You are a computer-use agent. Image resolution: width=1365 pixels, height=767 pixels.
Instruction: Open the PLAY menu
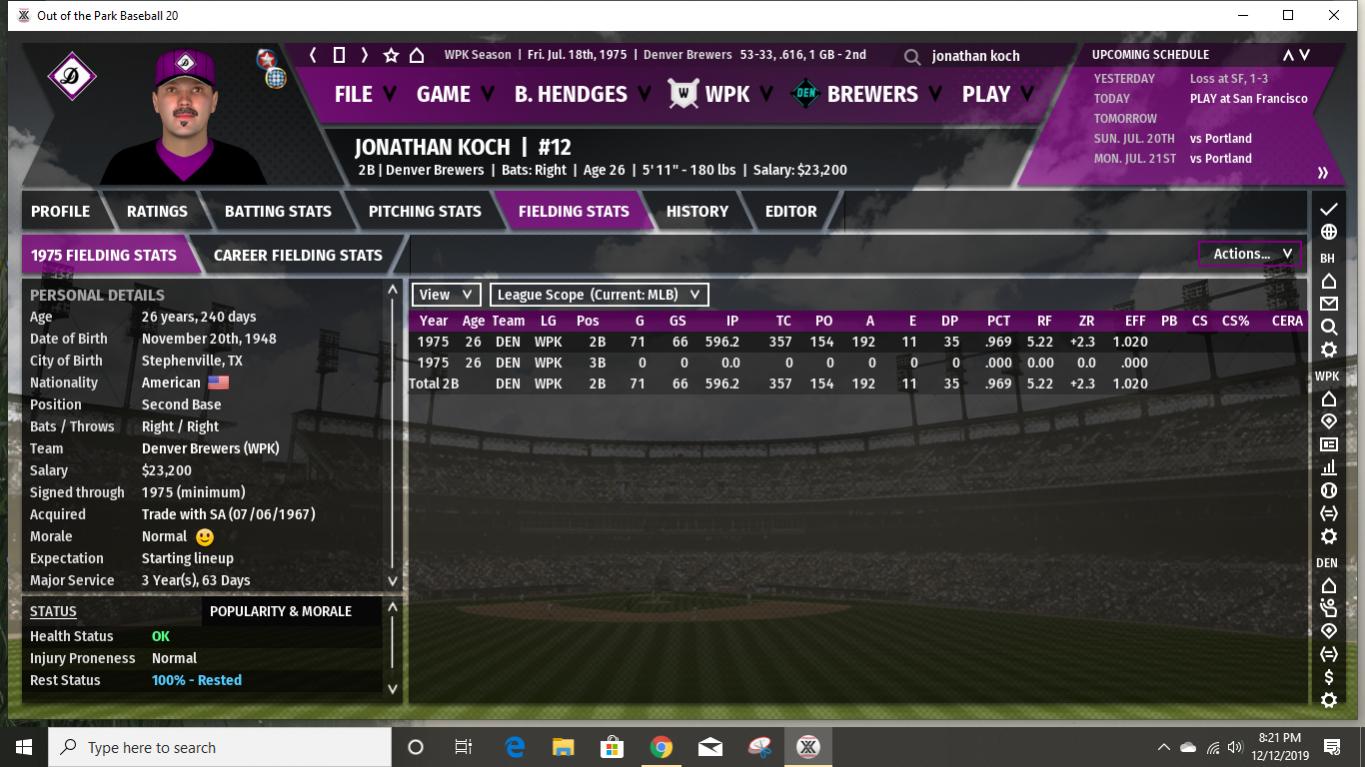click(986, 94)
